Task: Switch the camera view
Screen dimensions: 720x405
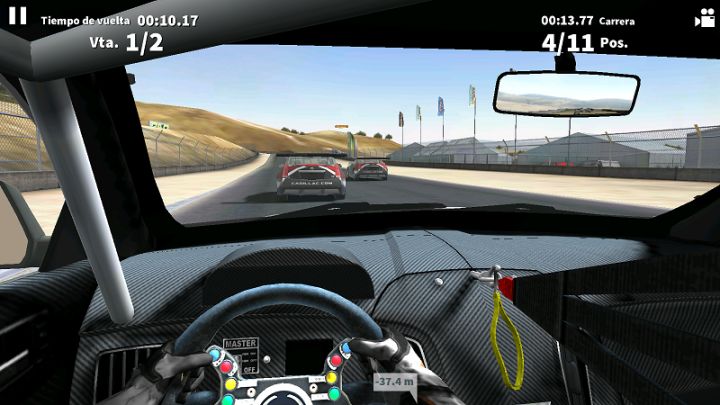Action: (x=703, y=18)
